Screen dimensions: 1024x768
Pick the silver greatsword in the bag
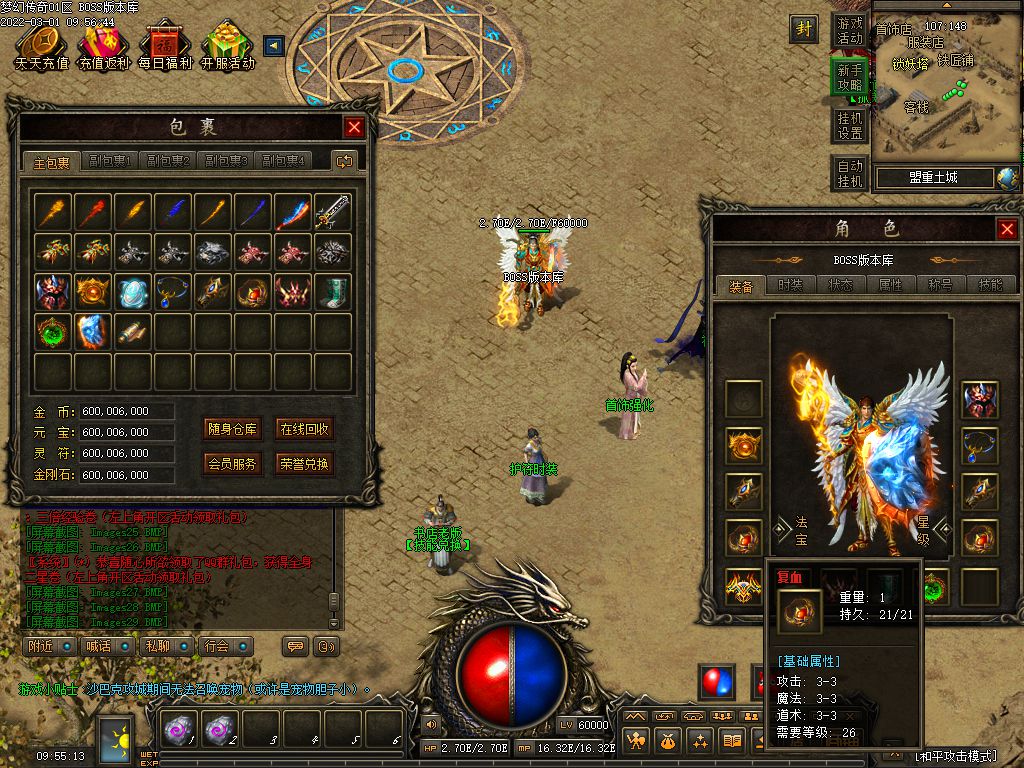(333, 211)
